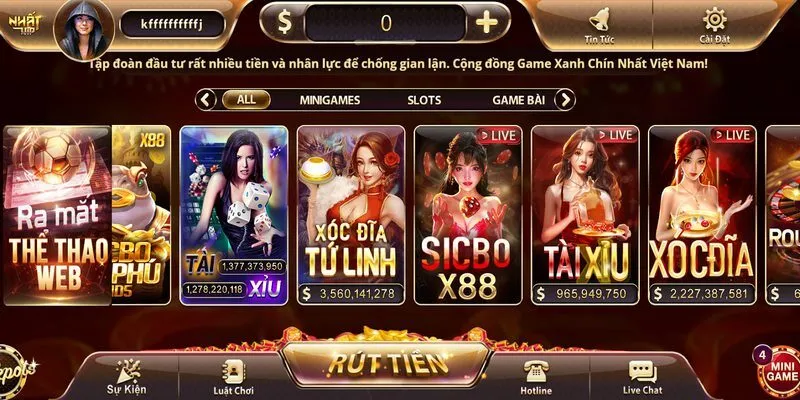
Task: Switch to the GAME BÀI tab
Action: pos(518,100)
